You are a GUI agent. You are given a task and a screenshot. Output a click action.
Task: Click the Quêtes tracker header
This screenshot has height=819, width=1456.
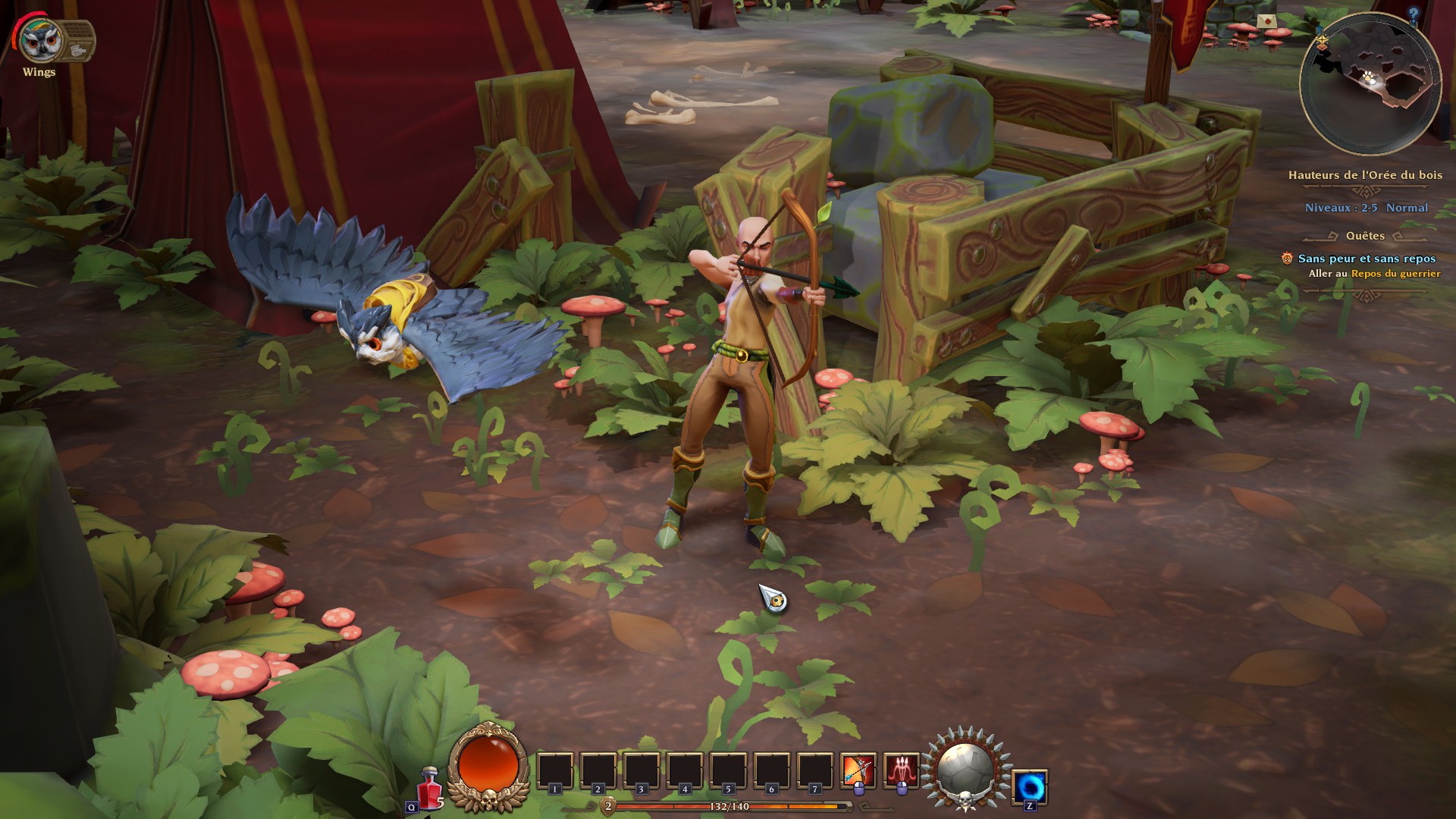click(1365, 236)
